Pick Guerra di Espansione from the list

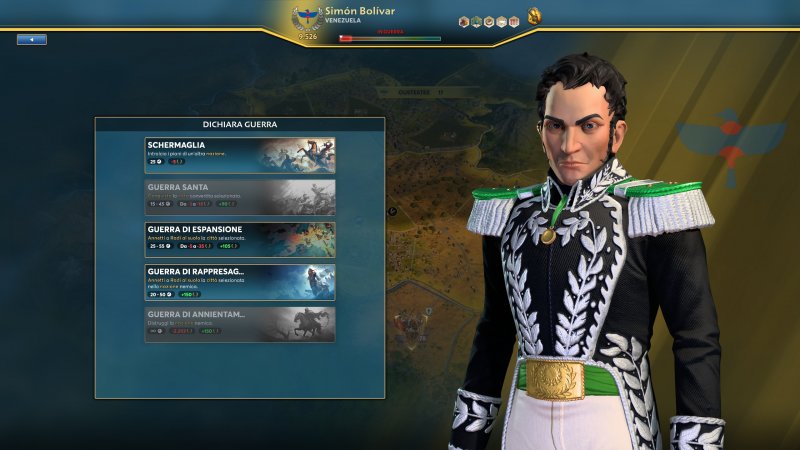tap(240, 240)
